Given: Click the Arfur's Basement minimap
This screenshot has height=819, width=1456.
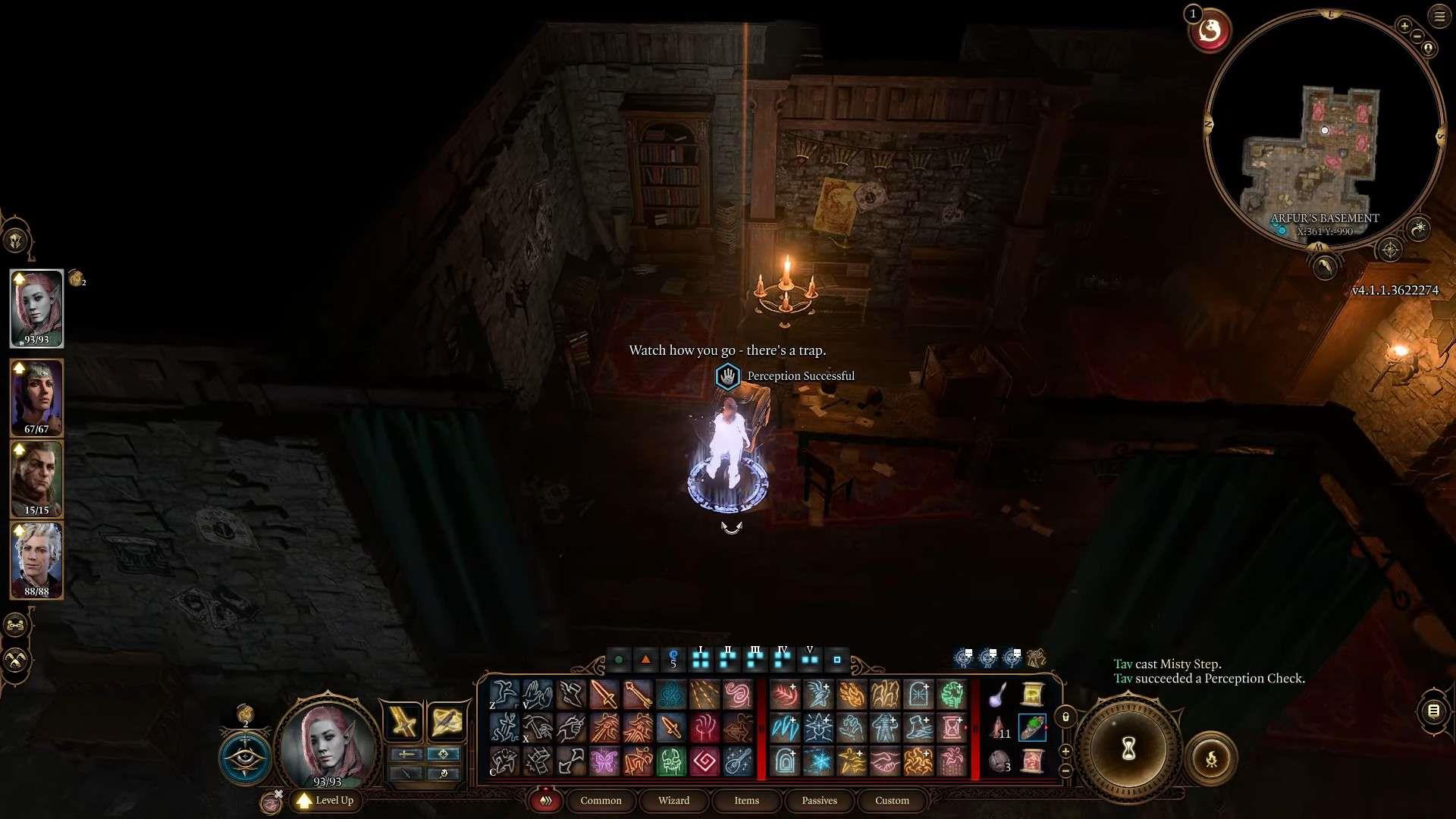Looking at the screenshot, I should [1324, 130].
